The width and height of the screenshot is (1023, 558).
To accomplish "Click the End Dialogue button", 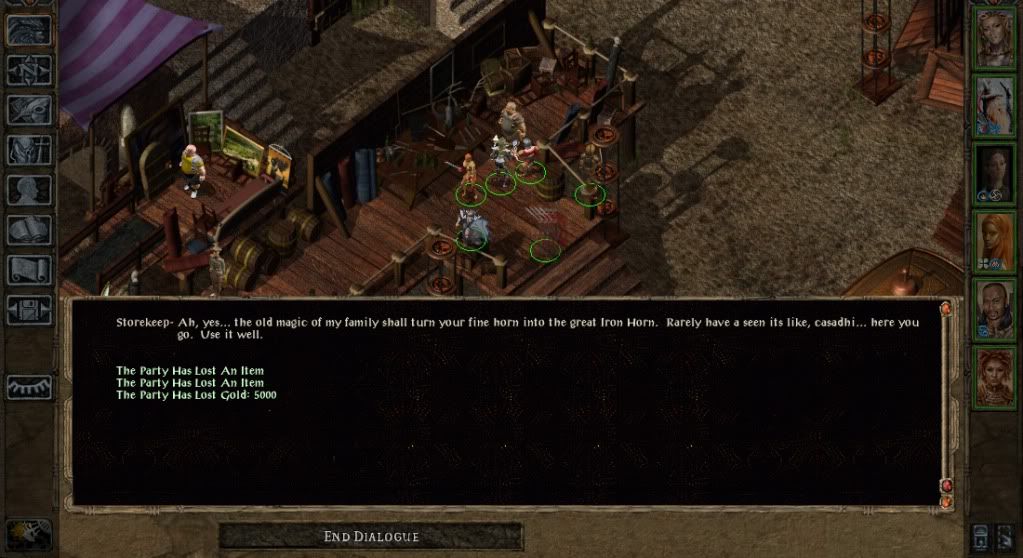I will [371, 537].
